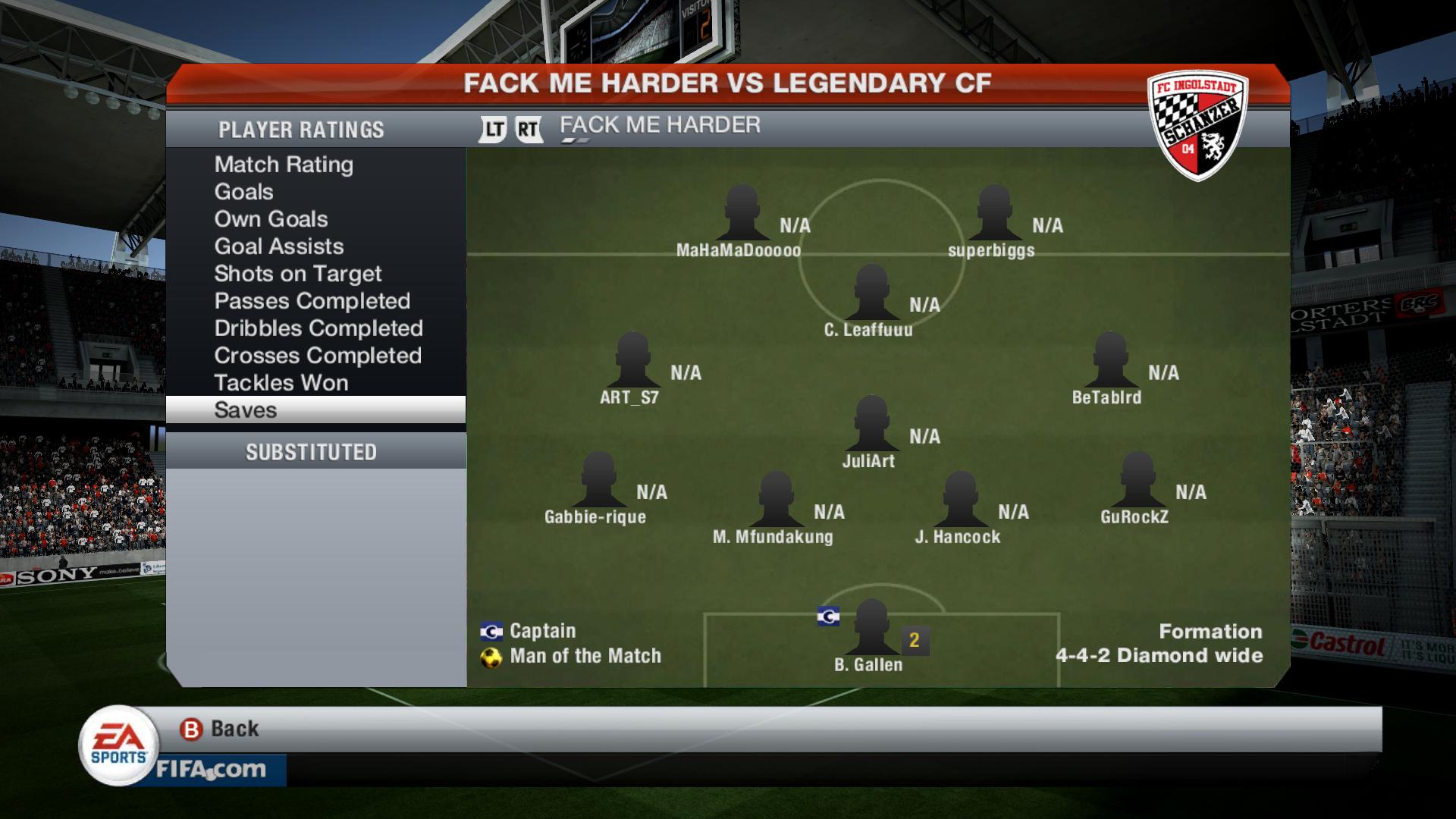The width and height of the screenshot is (1456, 819).
Task: Select left midfielder ART_S7
Action: pyautogui.click(x=632, y=363)
